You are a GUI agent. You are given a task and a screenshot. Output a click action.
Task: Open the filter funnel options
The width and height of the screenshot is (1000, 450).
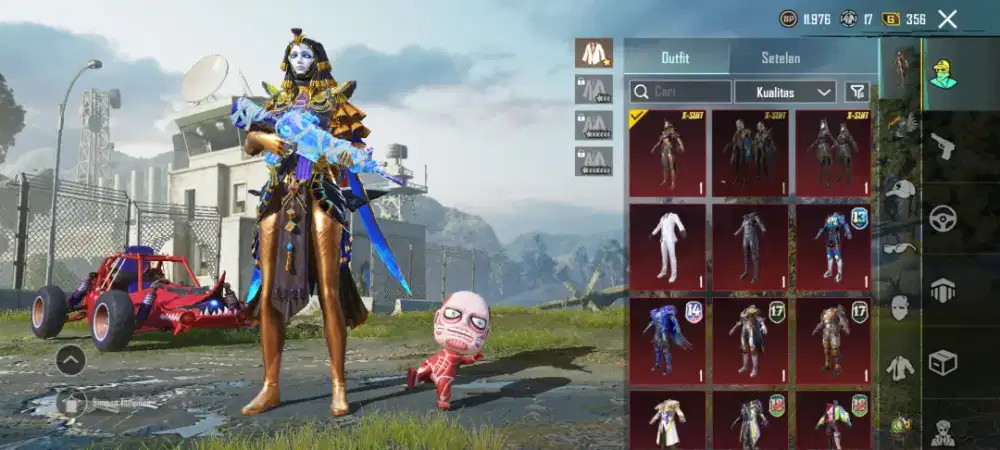point(857,92)
